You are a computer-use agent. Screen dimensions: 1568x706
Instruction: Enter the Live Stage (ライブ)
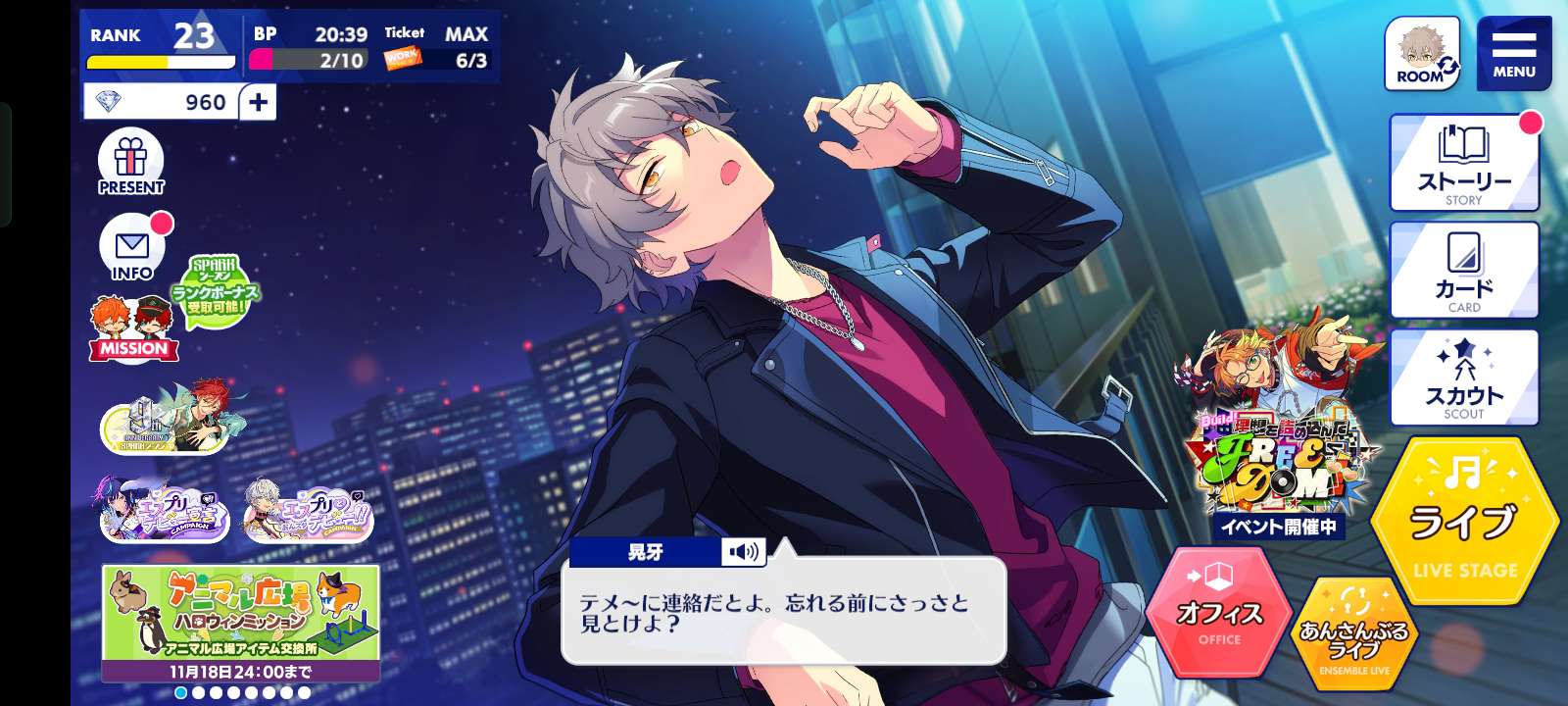tap(1464, 523)
